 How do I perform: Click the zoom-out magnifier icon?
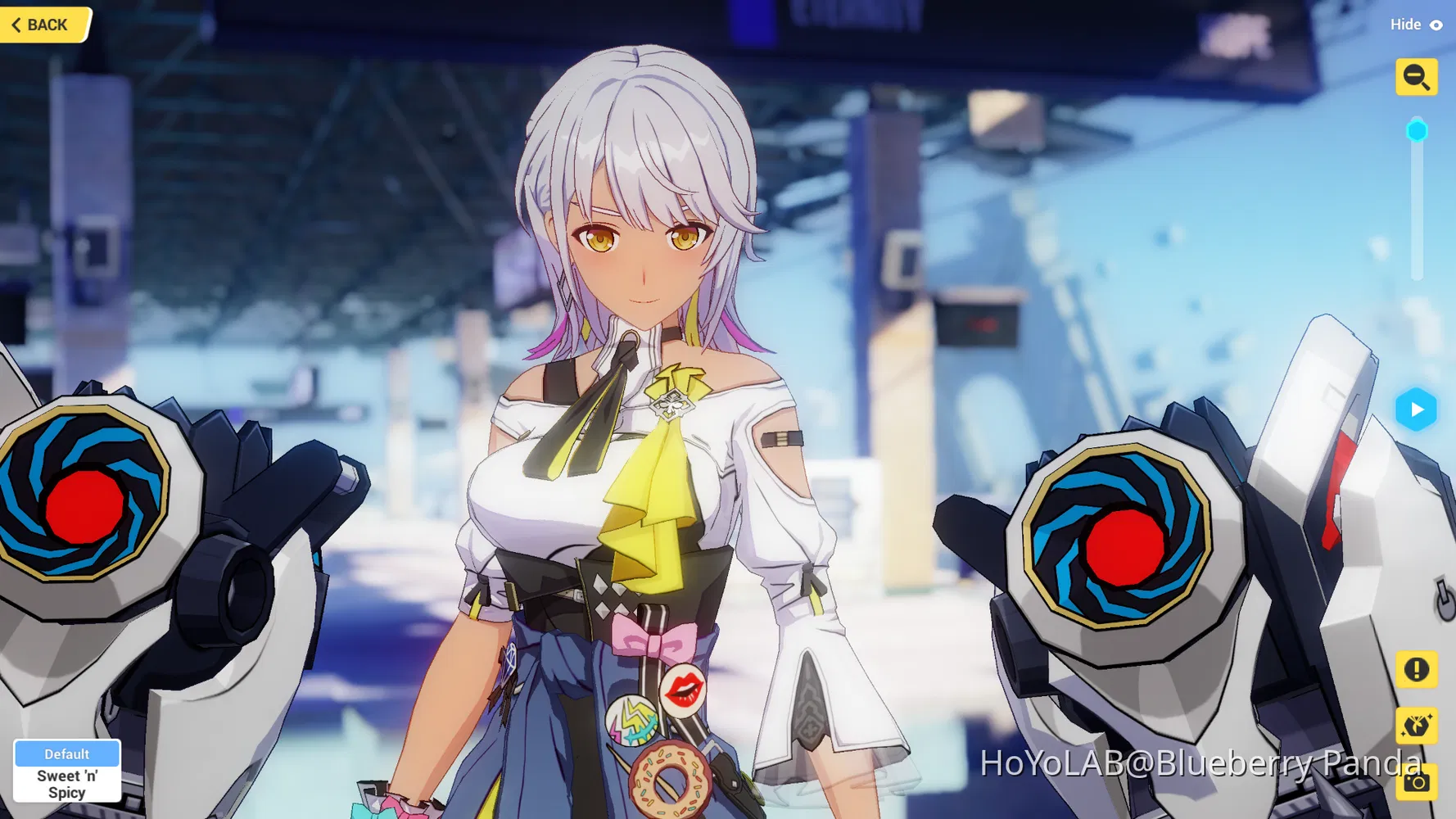[1417, 77]
